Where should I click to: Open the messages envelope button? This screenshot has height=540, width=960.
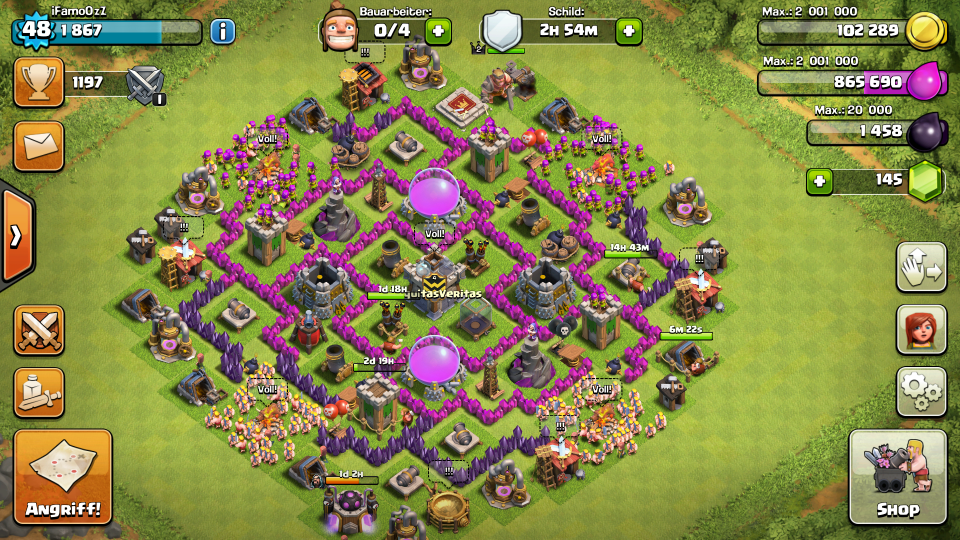coord(38,146)
